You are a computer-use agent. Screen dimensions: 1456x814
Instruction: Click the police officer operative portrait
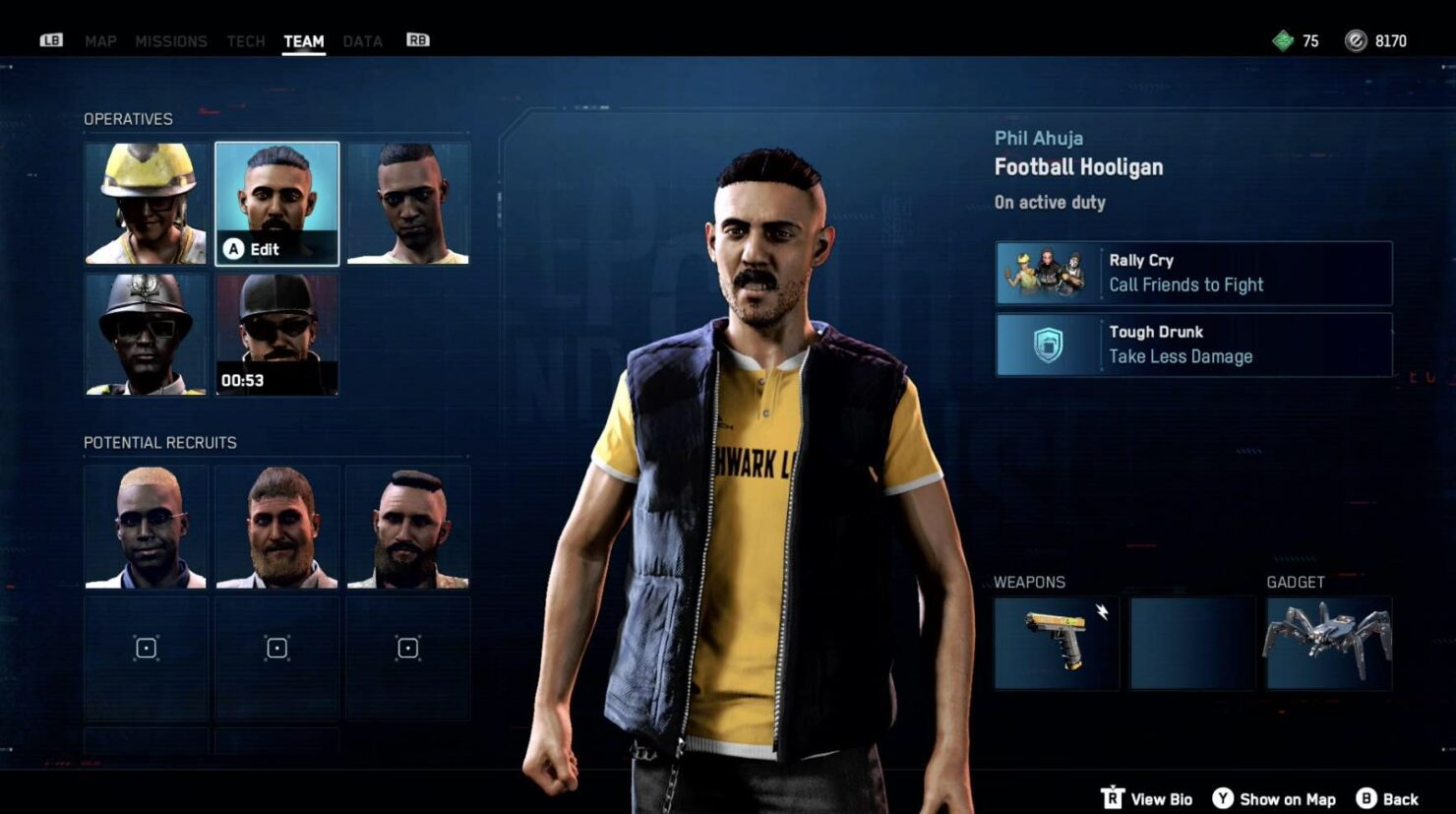146,333
